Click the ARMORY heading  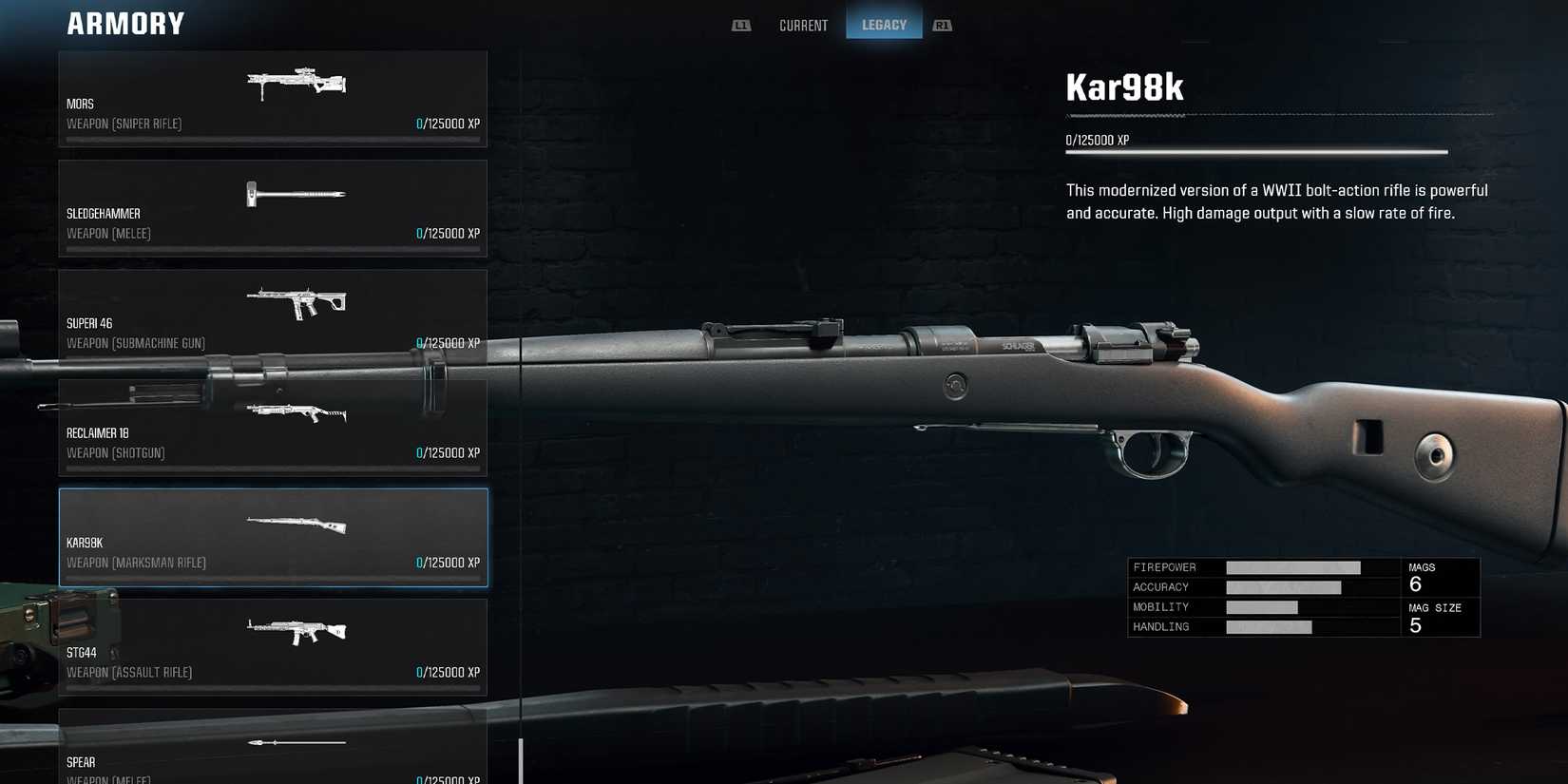[124, 23]
